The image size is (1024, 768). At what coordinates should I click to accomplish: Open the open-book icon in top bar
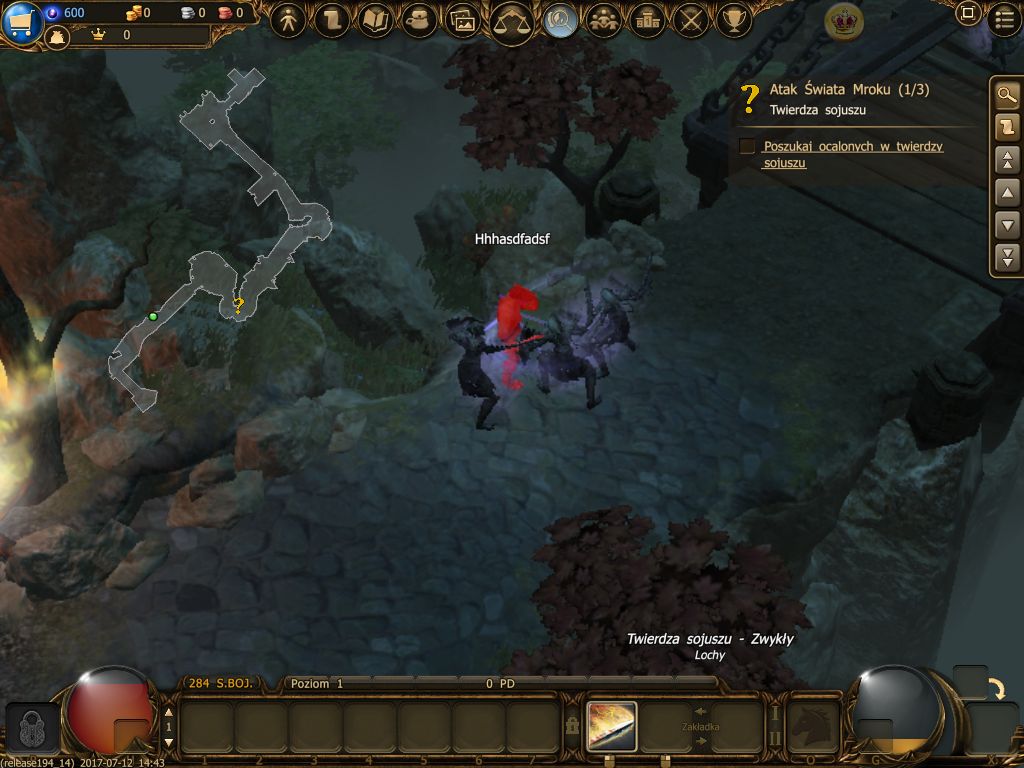click(376, 19)
